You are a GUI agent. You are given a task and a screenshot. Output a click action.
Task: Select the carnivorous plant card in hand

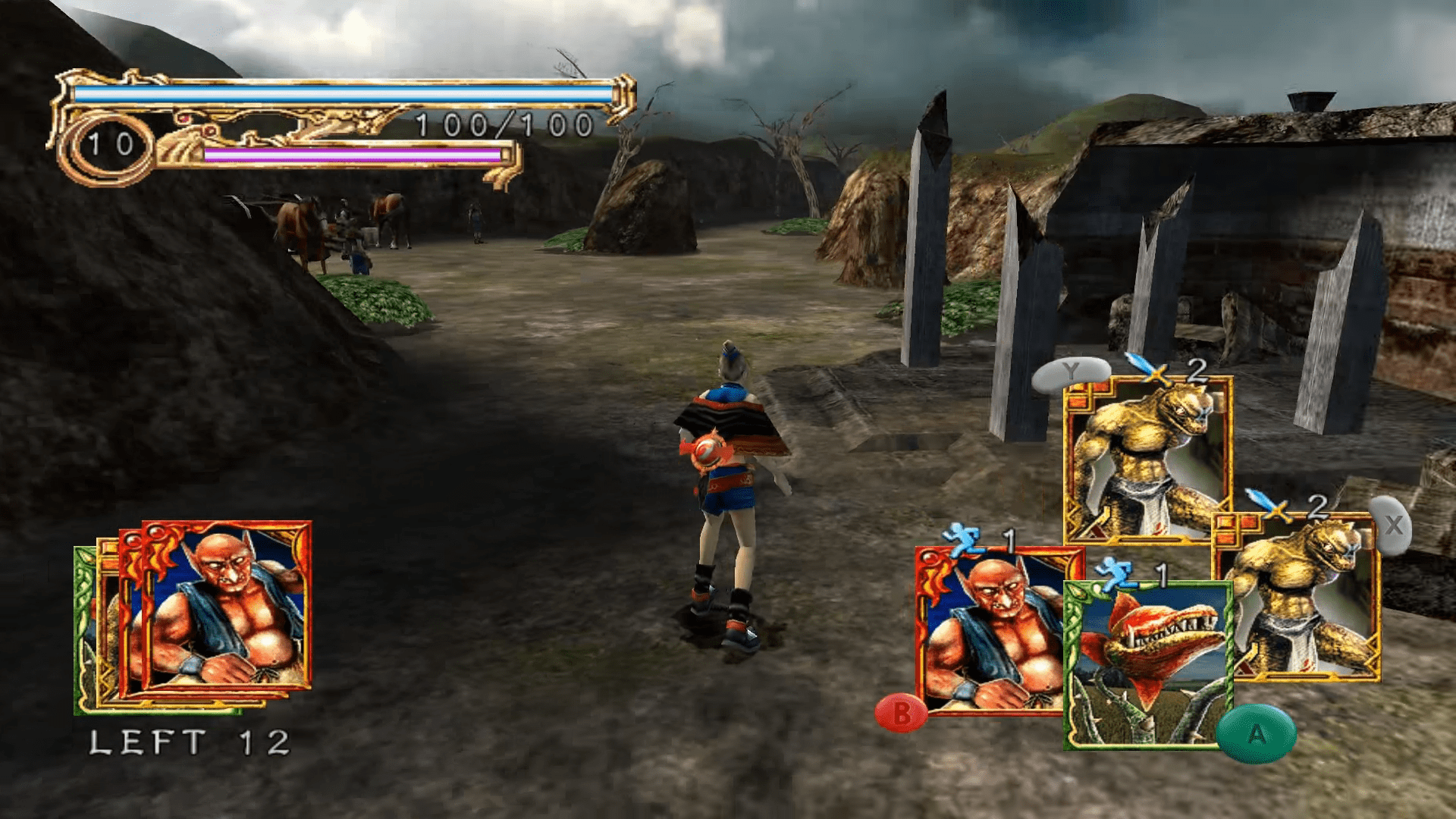pyautogui.click(x=1147, y=666)
